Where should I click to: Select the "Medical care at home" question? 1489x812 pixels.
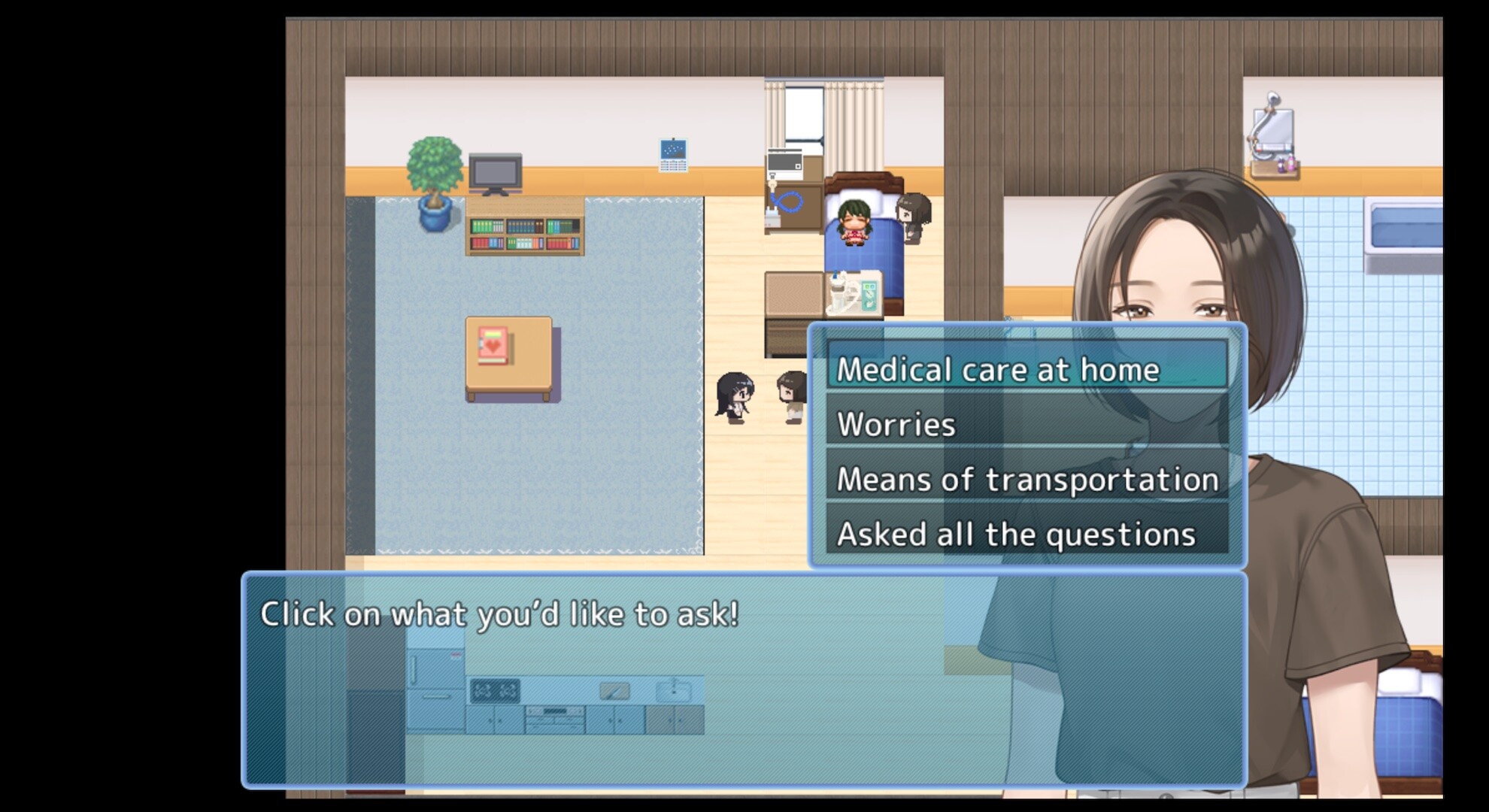(1000, 370)
